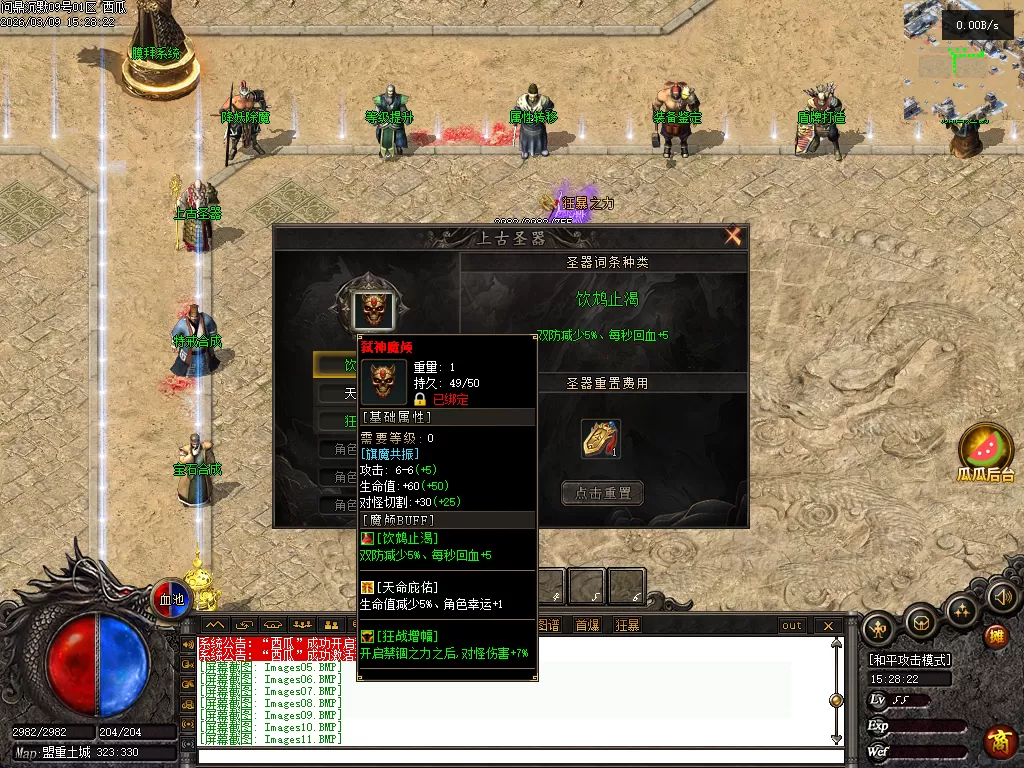Close the chat panel with its X
The height and width of the screenshot is (768, 1024).
(828, 626)
